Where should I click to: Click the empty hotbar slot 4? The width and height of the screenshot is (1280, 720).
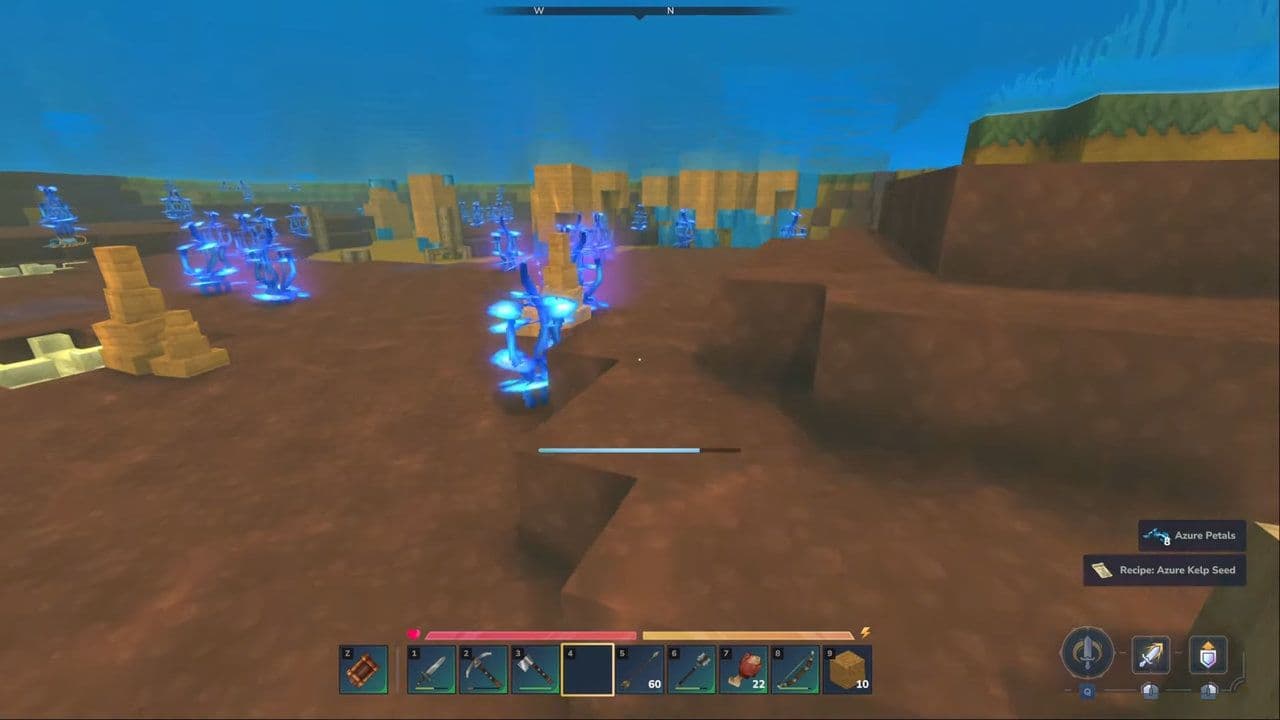(588, 669)
